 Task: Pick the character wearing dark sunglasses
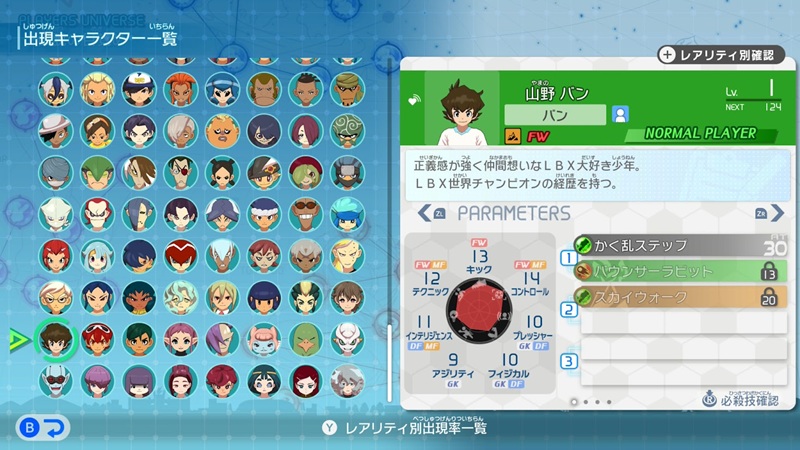[x=306, y=213]
